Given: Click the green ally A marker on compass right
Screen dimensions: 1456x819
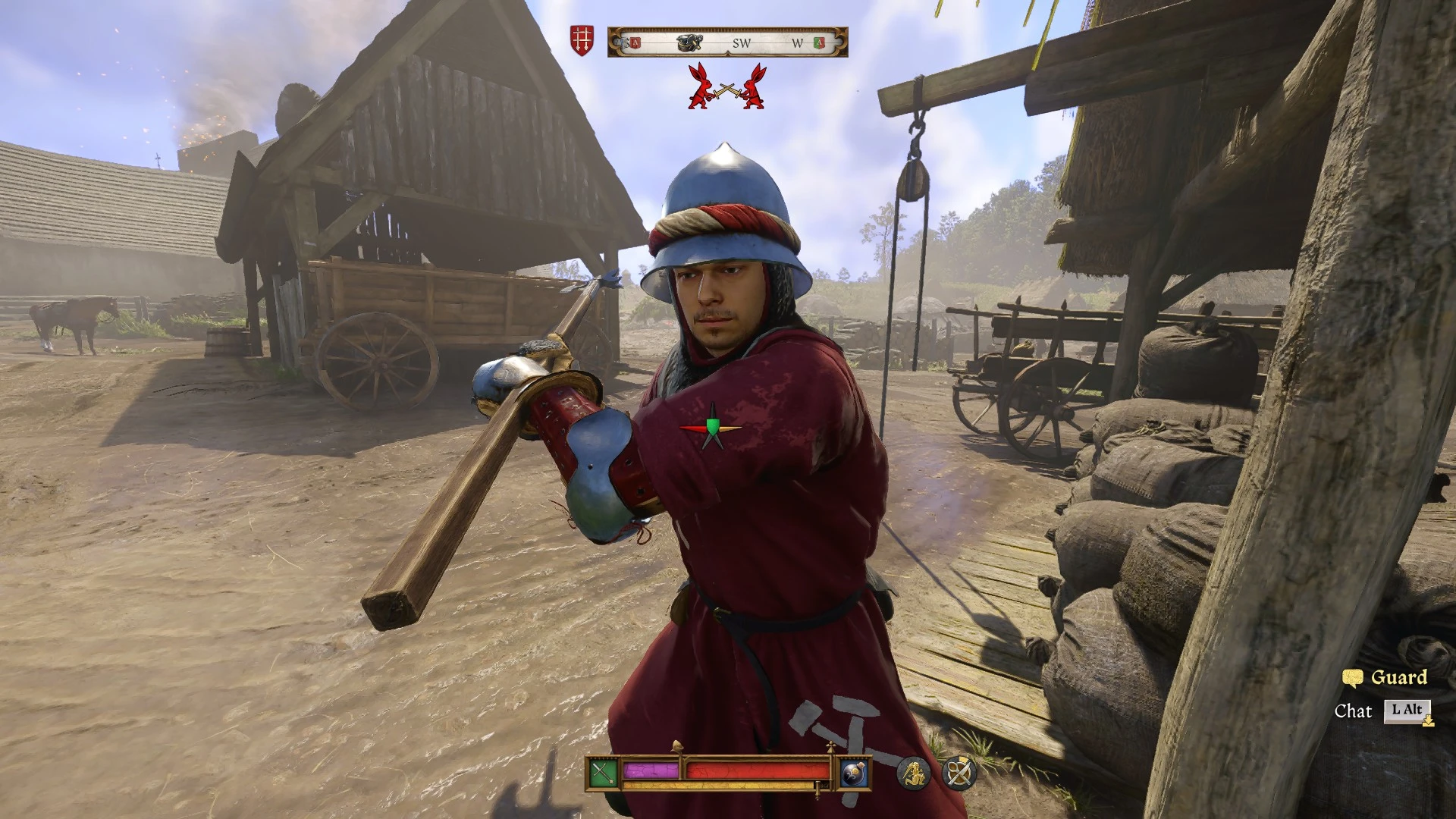Looking at the screenshot, I should click(818, 42).
